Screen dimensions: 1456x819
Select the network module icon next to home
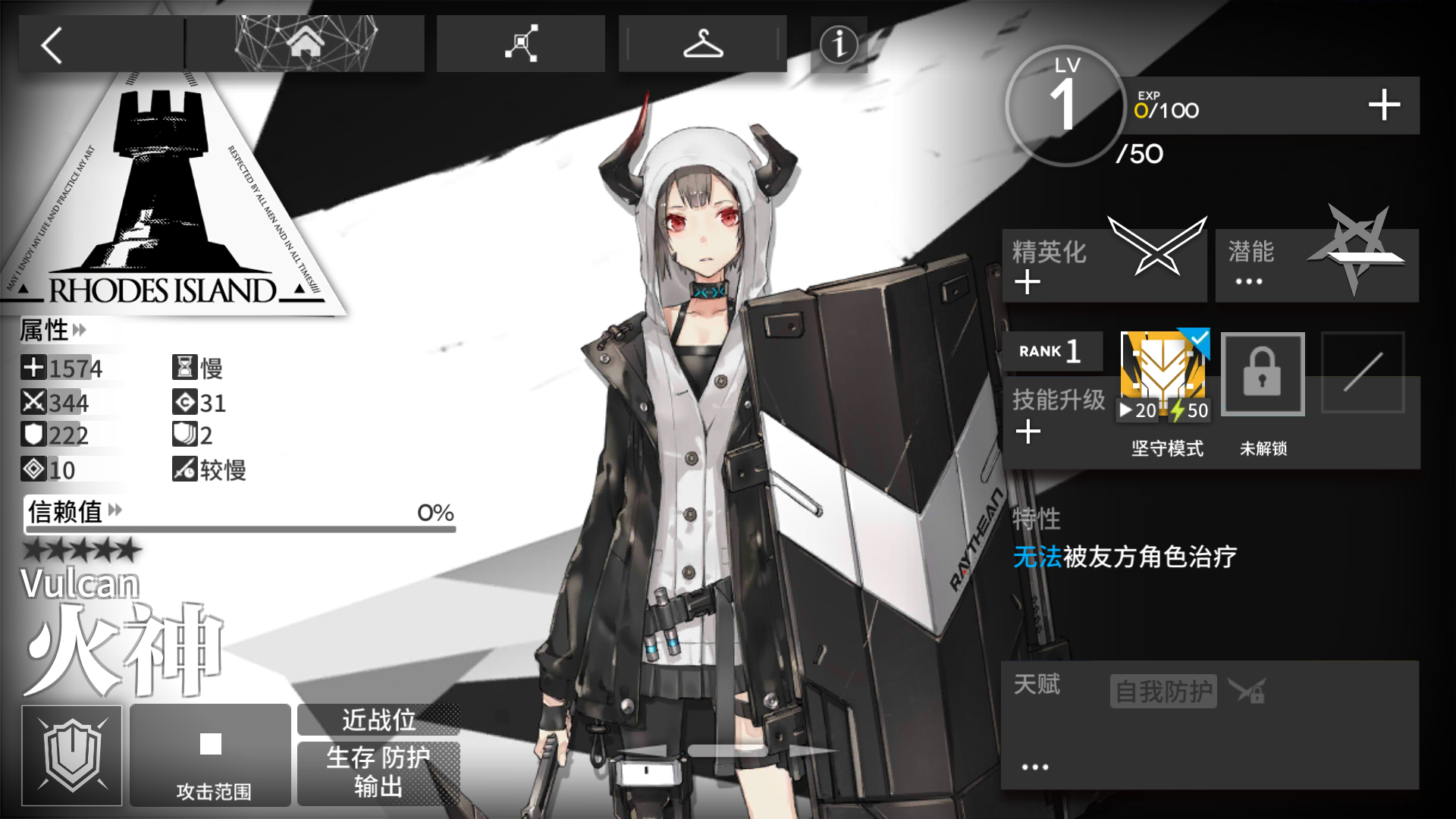(520, 43)
